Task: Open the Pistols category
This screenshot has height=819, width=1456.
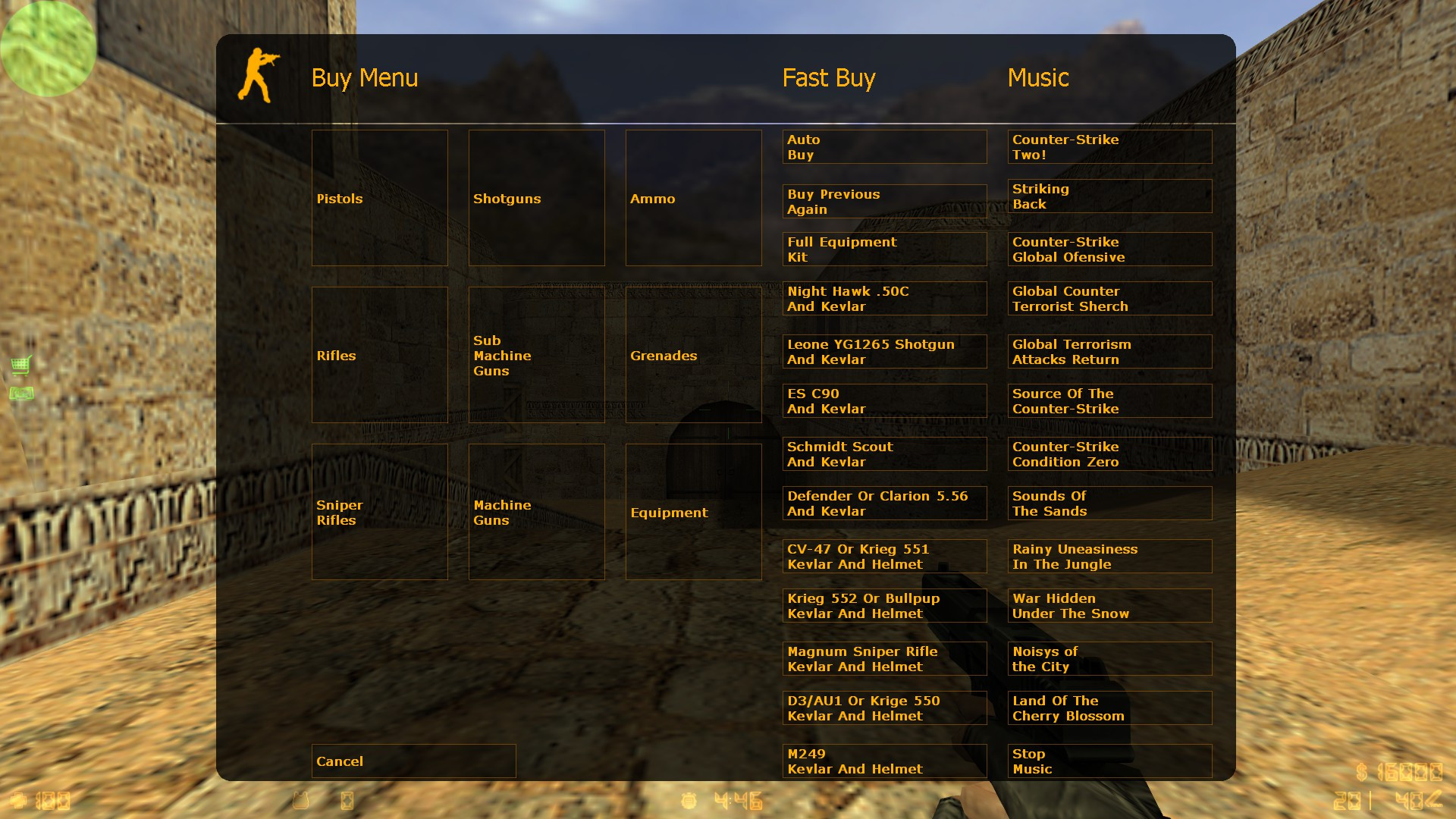Action: 379,198
